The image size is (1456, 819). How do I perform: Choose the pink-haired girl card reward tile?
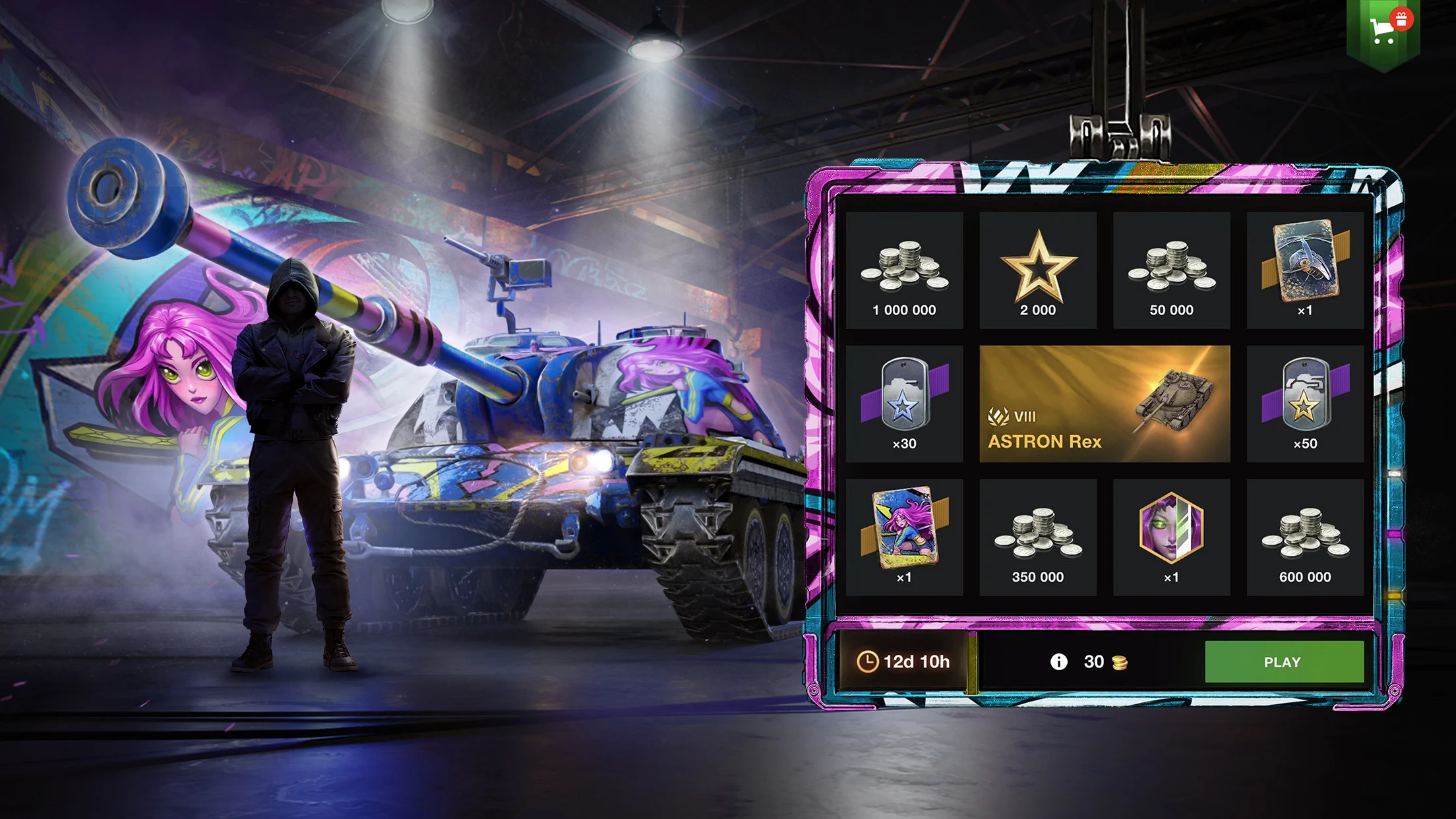click(904, 537)
